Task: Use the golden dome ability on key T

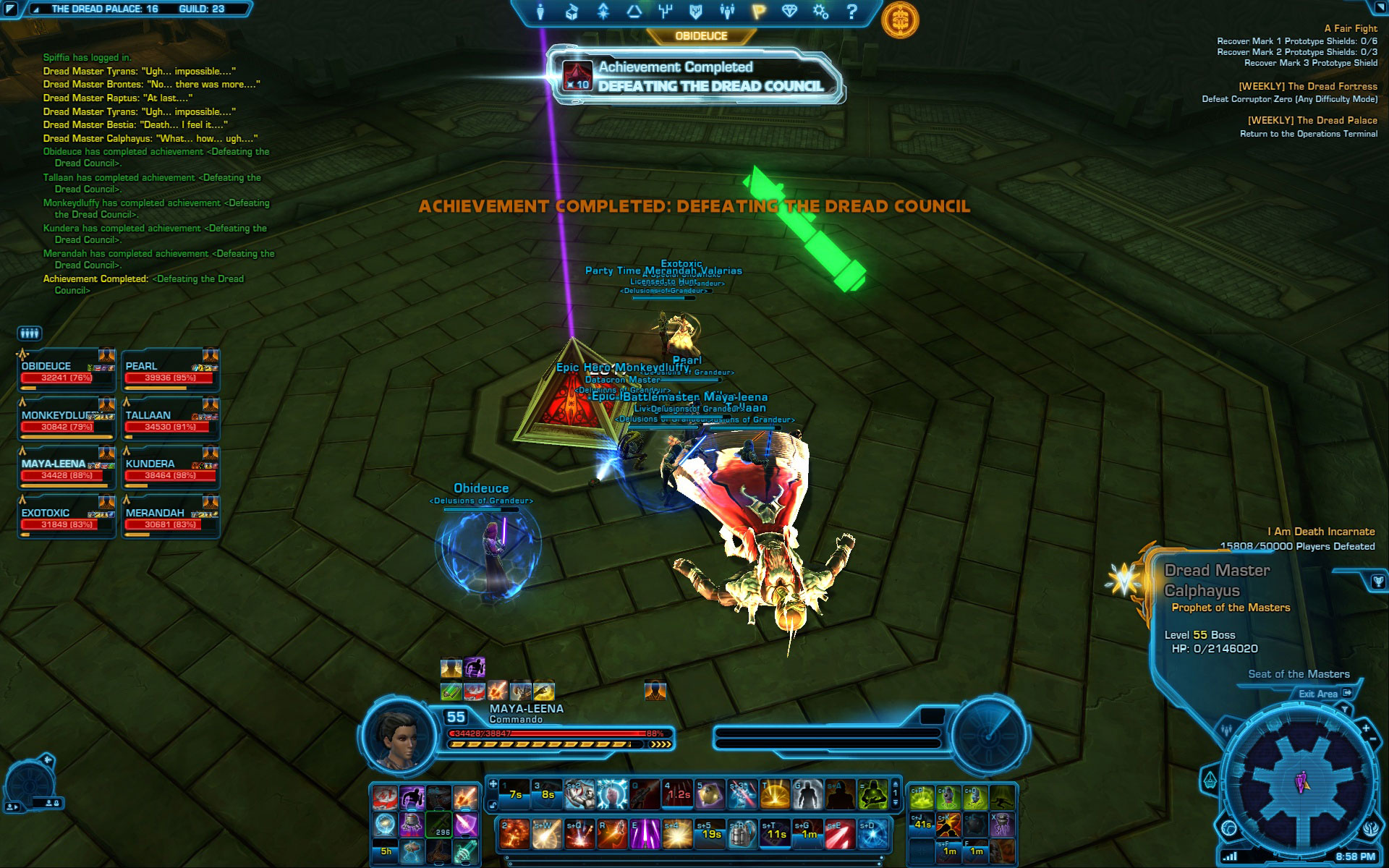Action: click(x=775, y=794)
